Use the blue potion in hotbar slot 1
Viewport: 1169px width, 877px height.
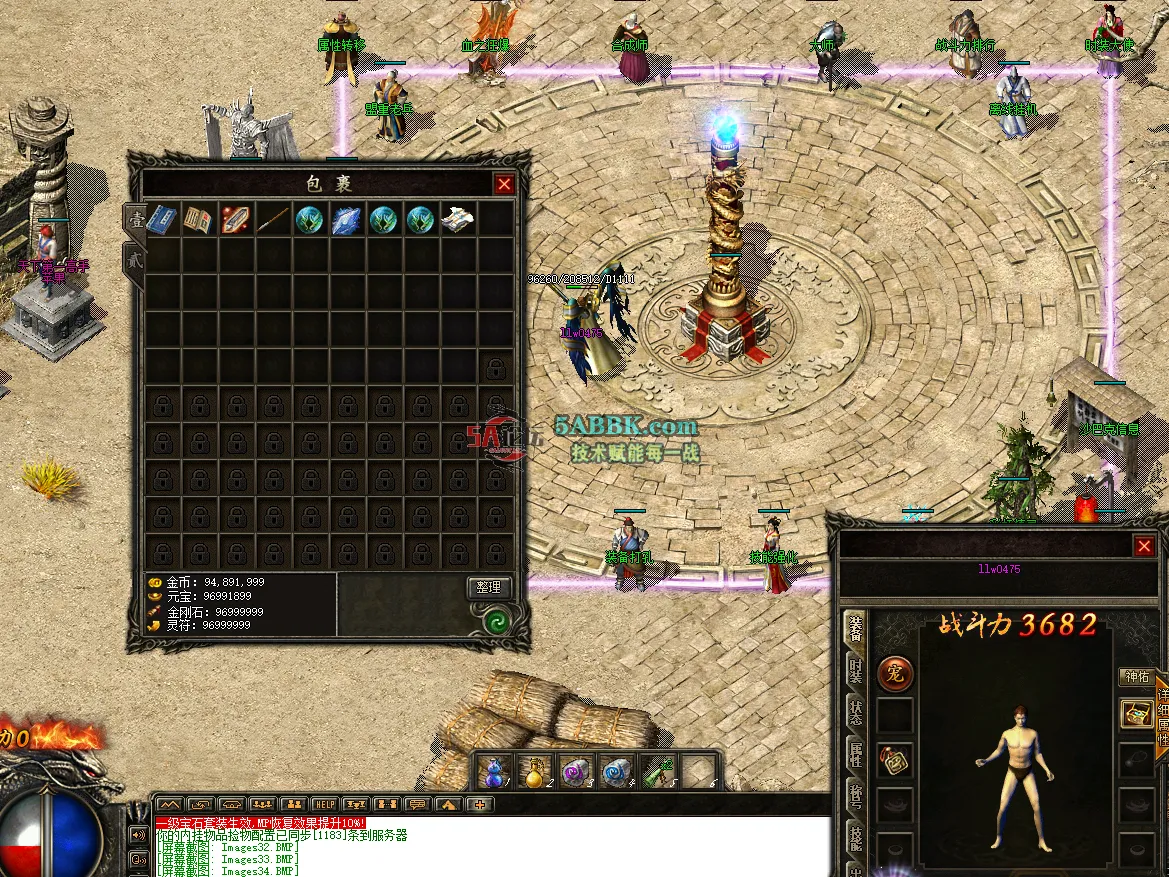click(493, 772)
